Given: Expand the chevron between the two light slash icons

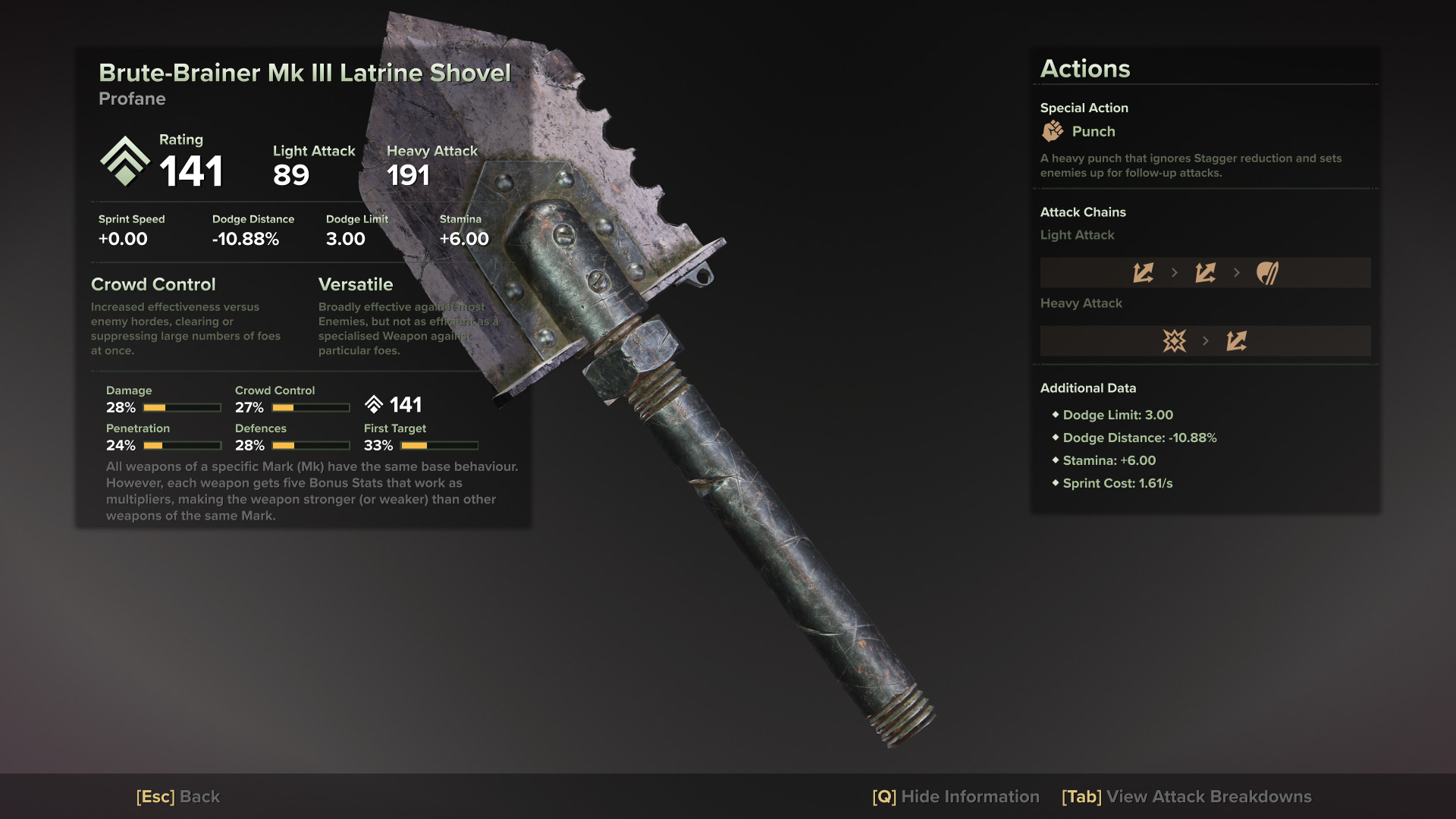Looking at the screenshot, I should click(1175, 272).
